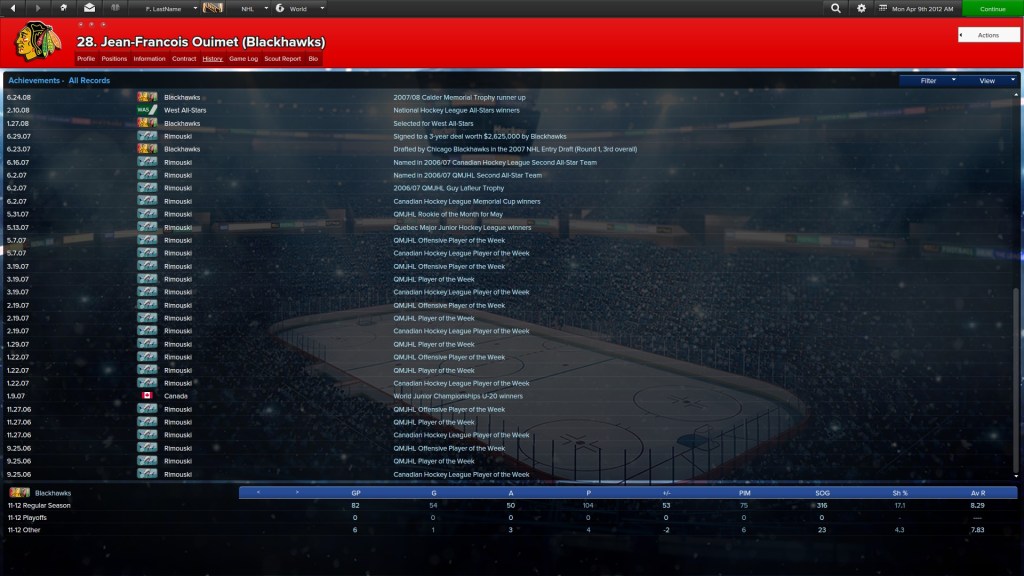
Task: Open the gear settings icon
Action: point(862,8)
